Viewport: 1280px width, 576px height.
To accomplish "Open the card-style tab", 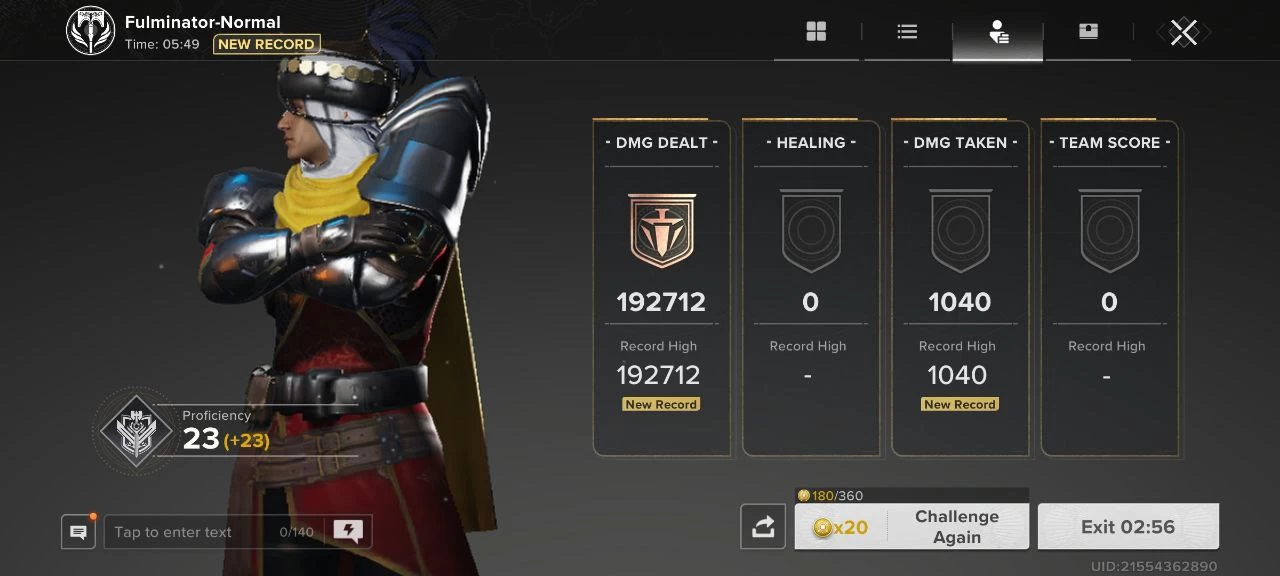I will click(1088, 33).
